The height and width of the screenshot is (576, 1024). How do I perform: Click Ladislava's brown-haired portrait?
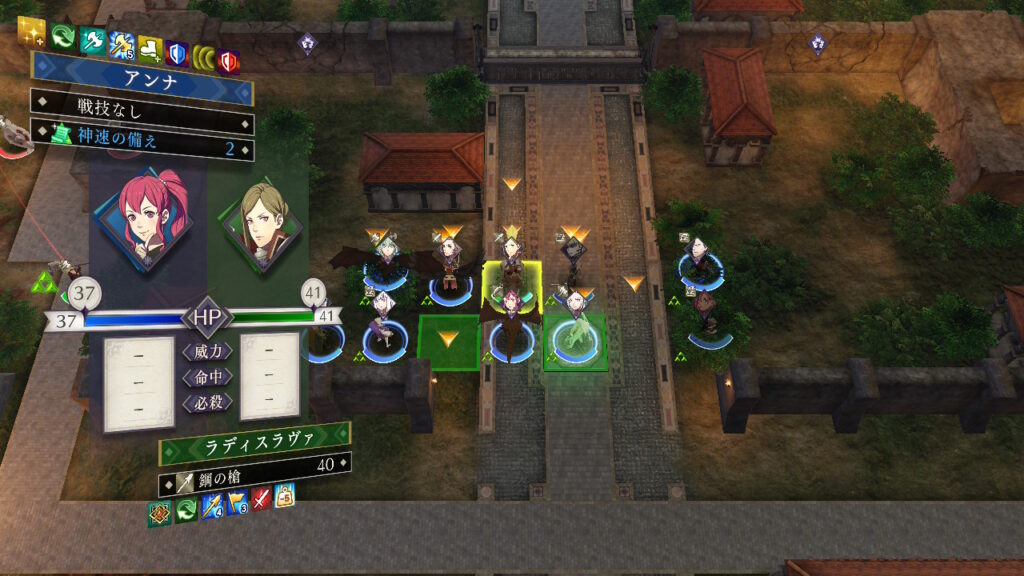click(x=263, y=223)
